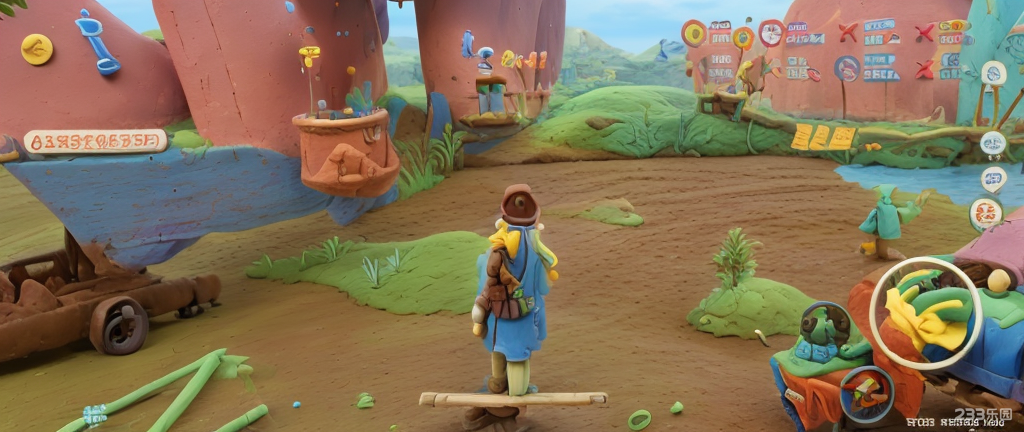Select the white bubble with orange icon

click(986, 213)
